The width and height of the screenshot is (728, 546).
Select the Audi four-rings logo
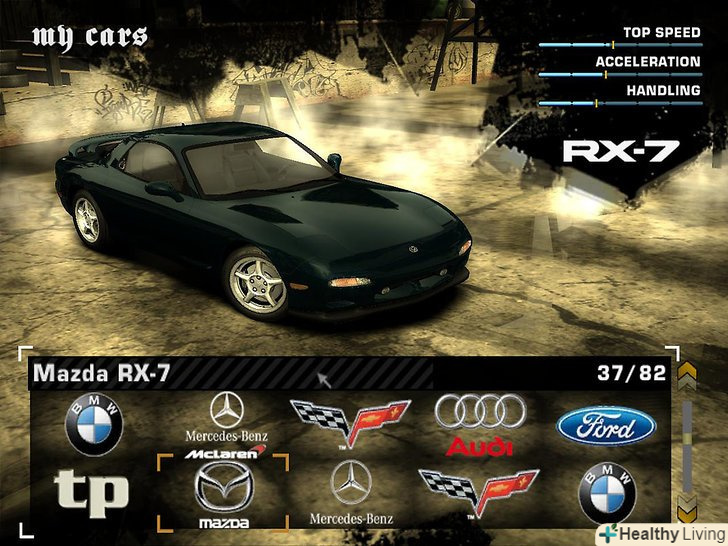pos(479,422)
